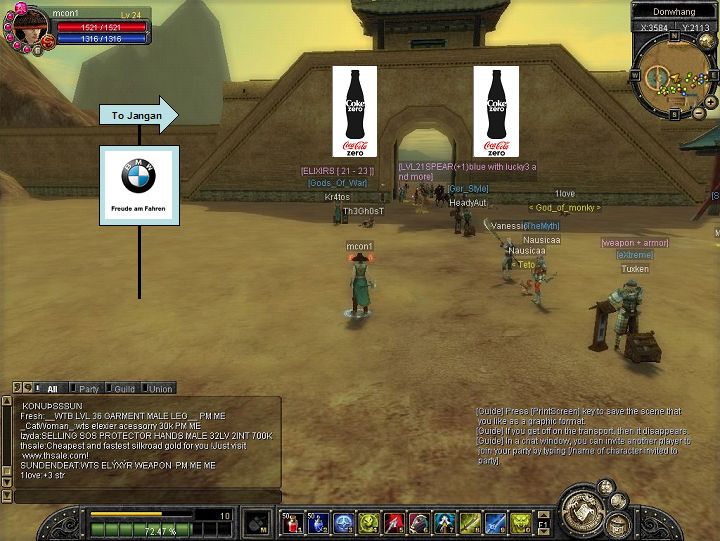Open the Guild chat tab
Image resolution: width=720 pixels, height=541 pixels.
tap(123, 388)
